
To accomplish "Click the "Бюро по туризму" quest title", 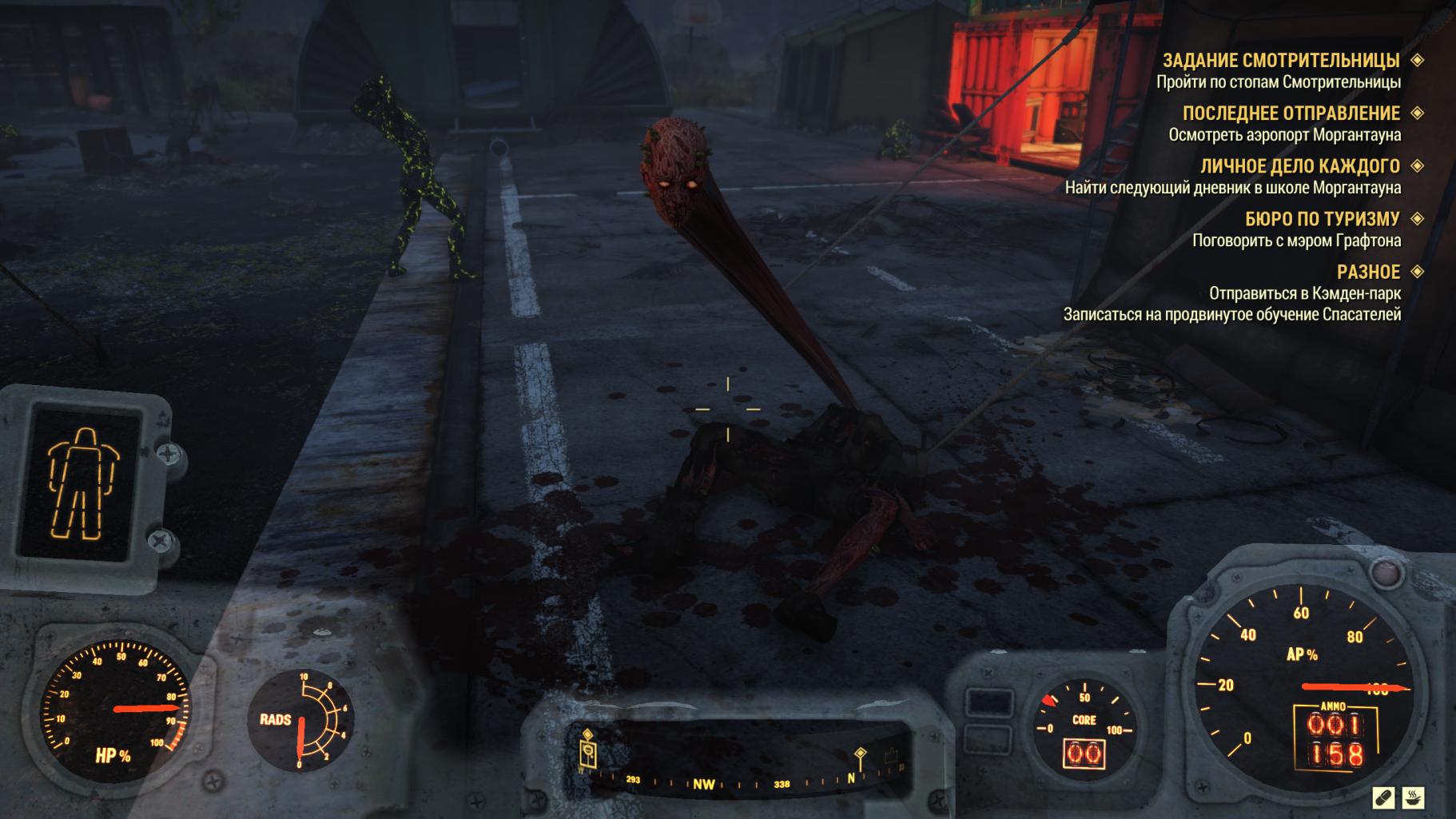I will (1322, 219).
